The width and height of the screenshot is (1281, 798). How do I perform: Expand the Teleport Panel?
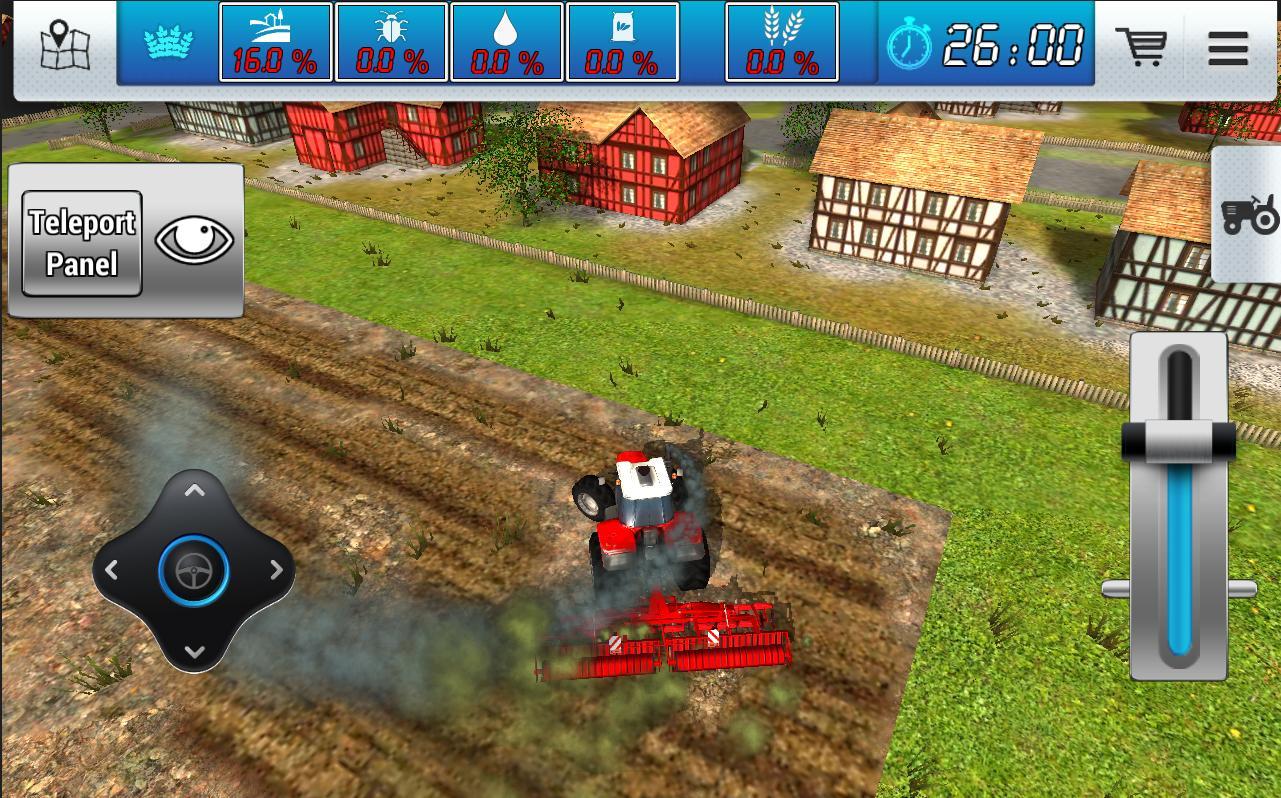pos(81,243)
